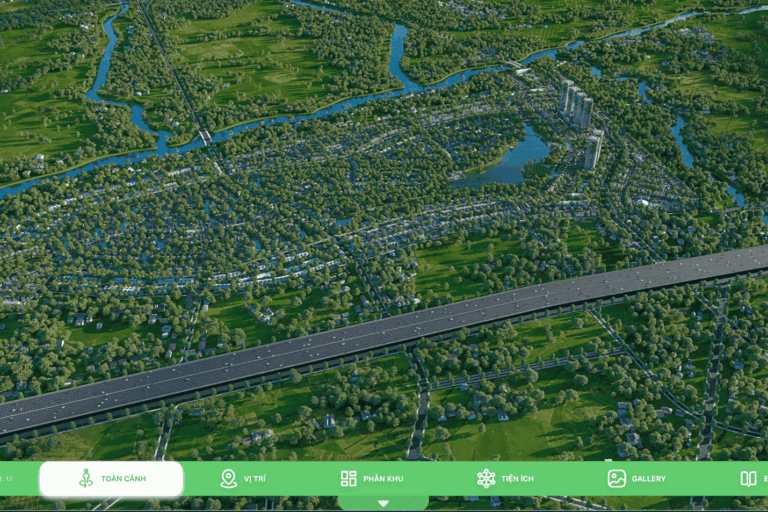Open the Vị Trí location tab
The image size is (768, 512).
click(x=243, y=479)
